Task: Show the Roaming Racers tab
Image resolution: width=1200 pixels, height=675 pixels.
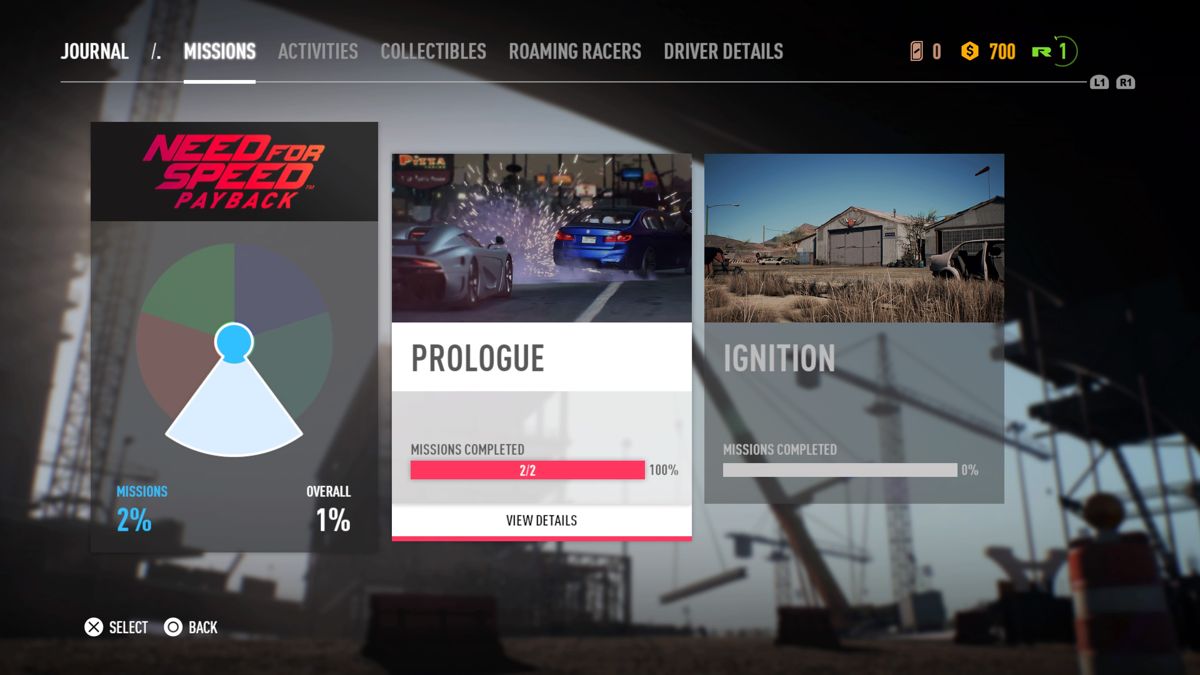Action: pos(574,52)
